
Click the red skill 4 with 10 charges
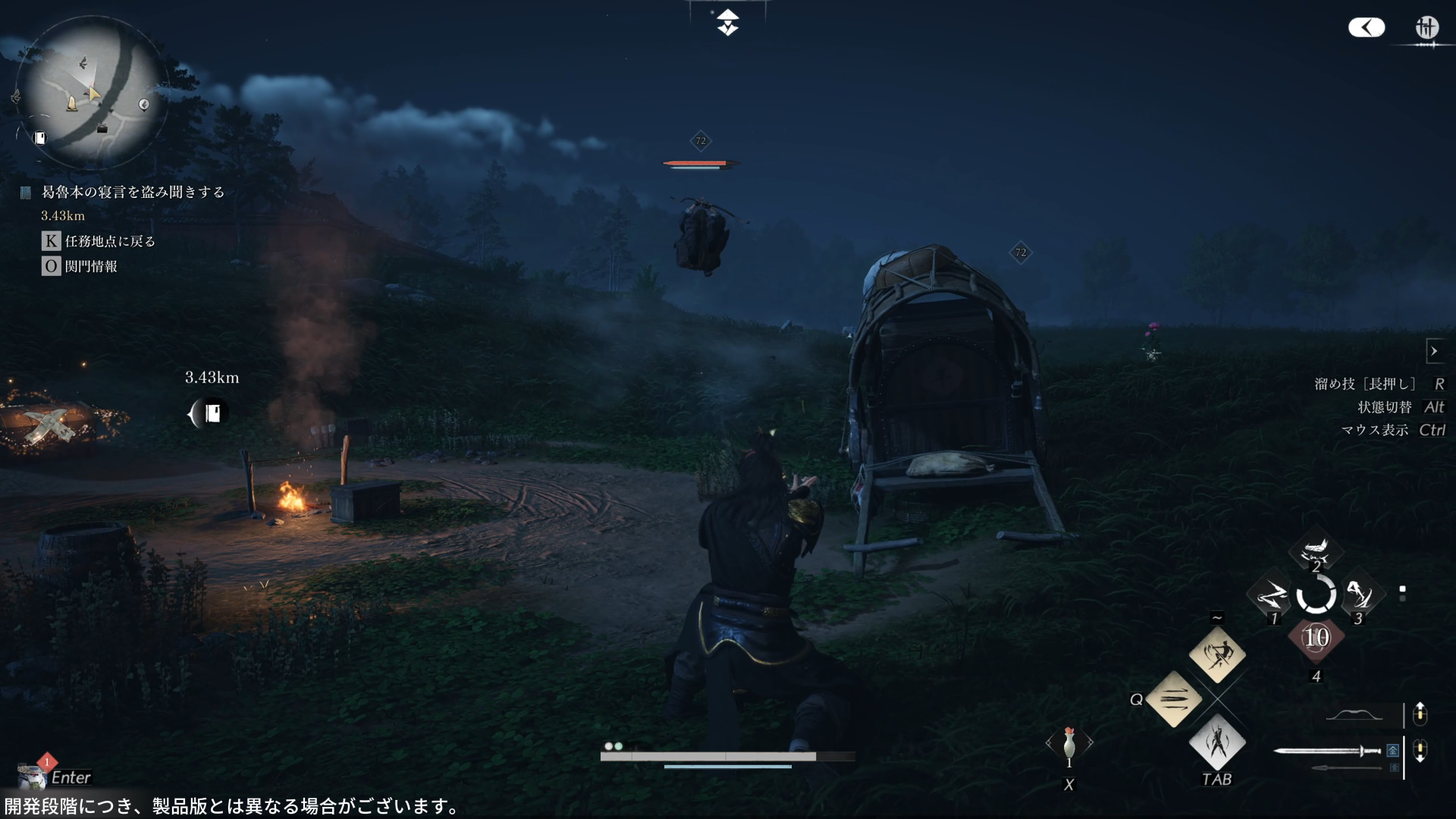1316,637
